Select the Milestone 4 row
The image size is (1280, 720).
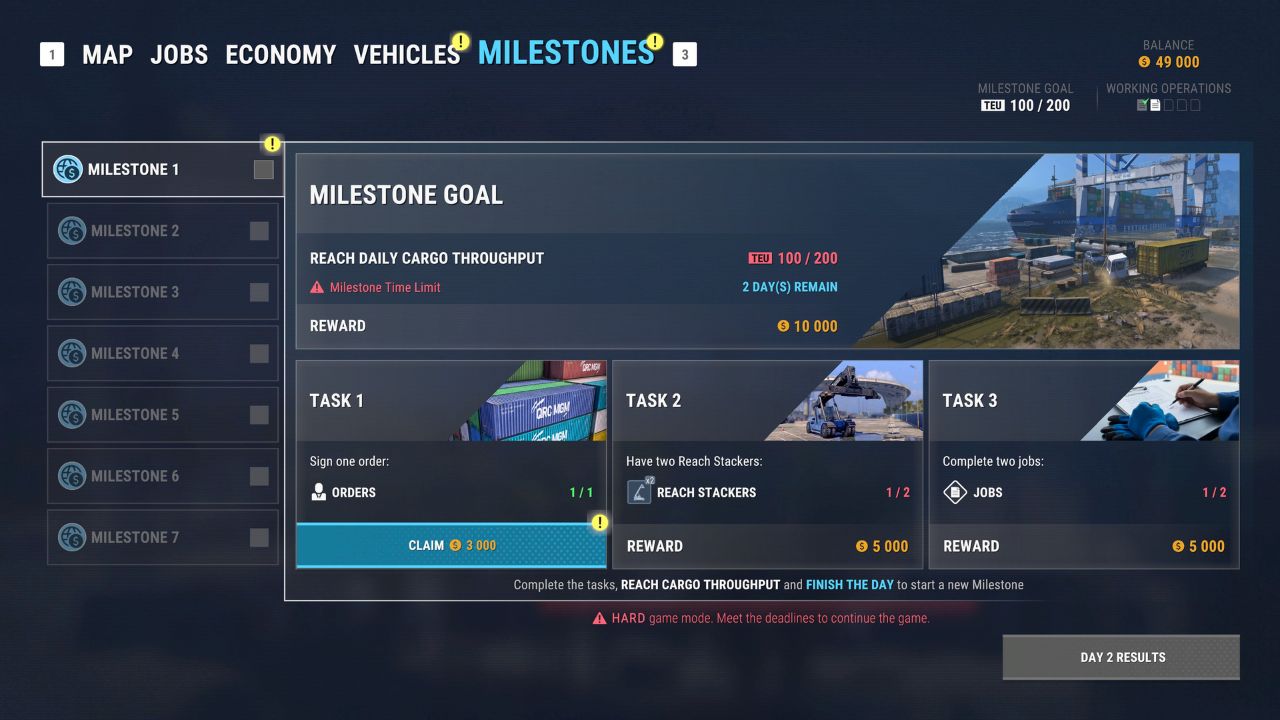pyautogui.click(x=163, y=353)
